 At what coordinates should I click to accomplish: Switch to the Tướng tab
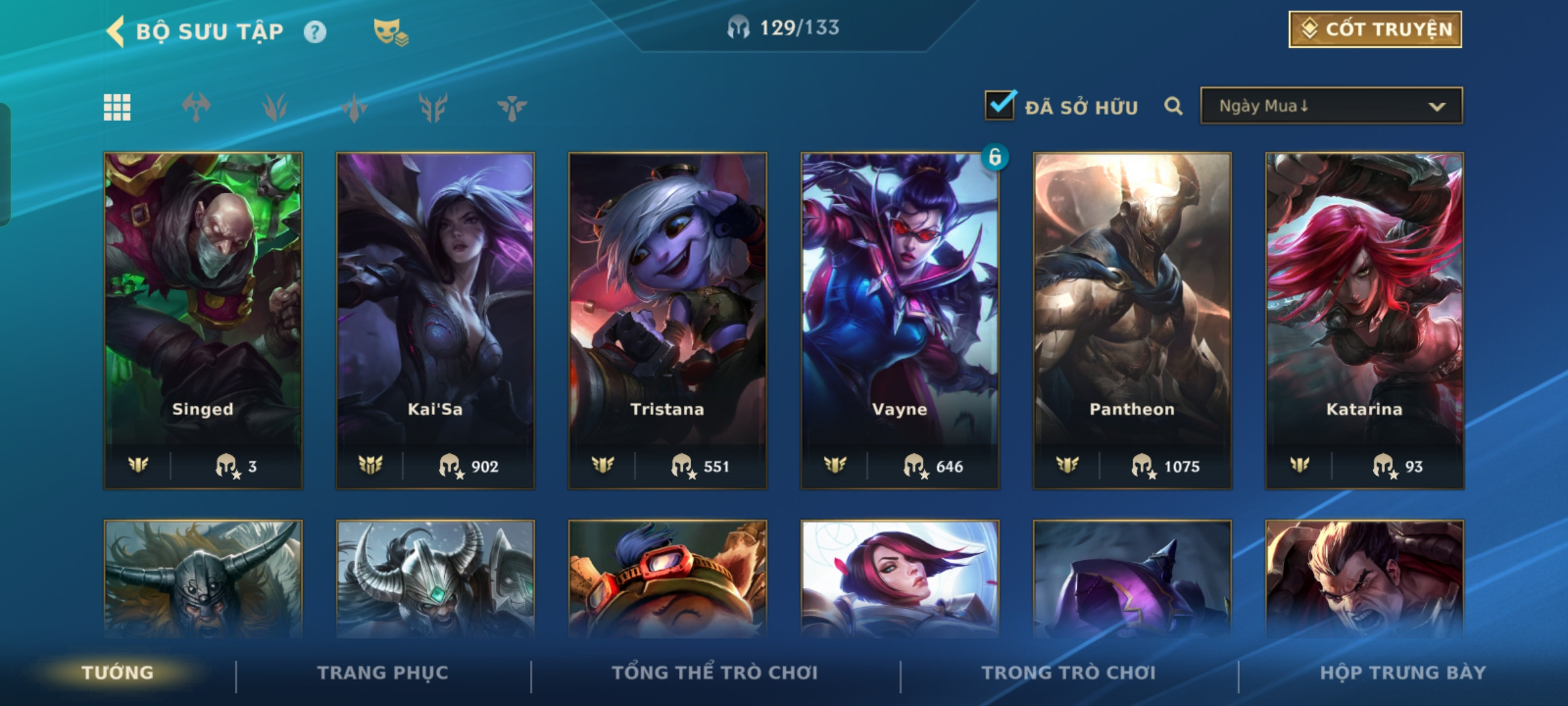tap(118, 673)
